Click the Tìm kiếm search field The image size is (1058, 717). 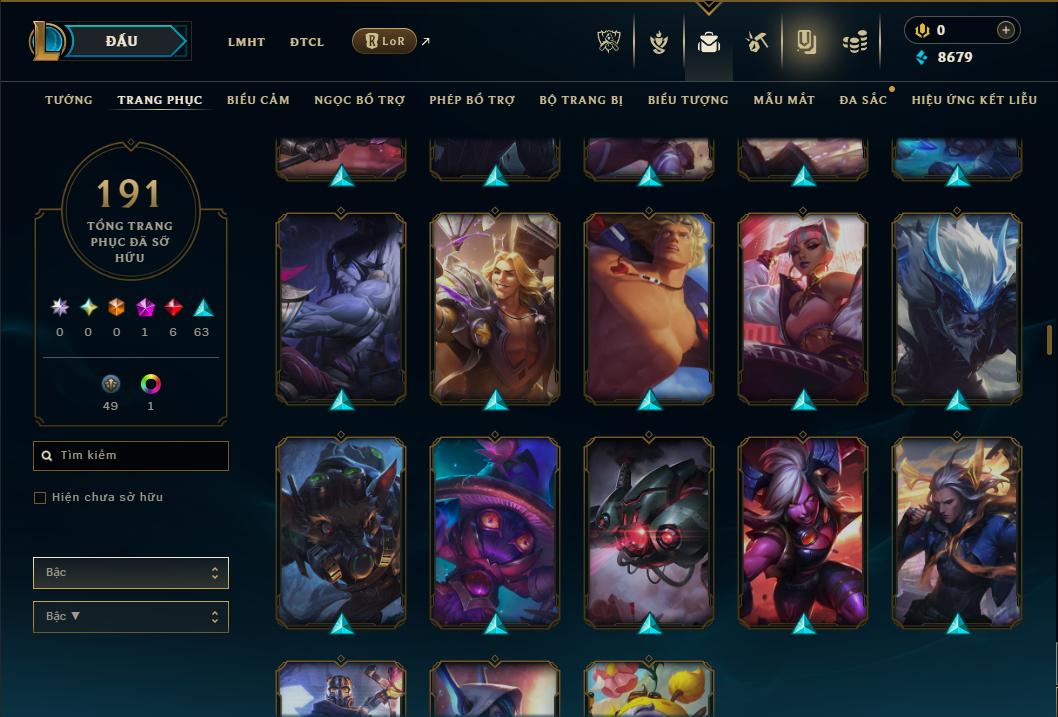click(x=131, y=456)
